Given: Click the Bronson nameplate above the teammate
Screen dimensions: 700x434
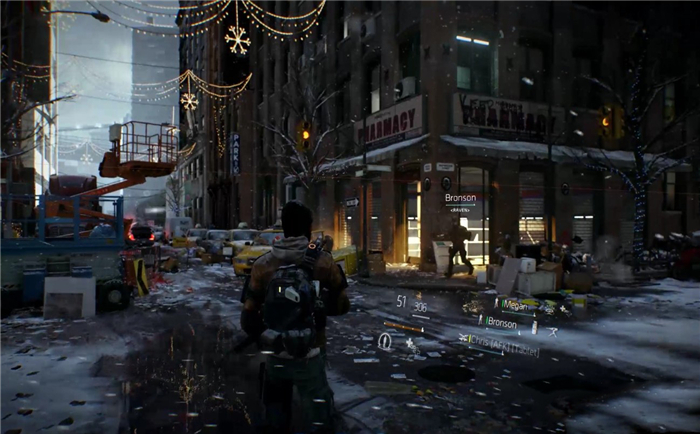Looking at the screenshot, I should tap(460, 198).
